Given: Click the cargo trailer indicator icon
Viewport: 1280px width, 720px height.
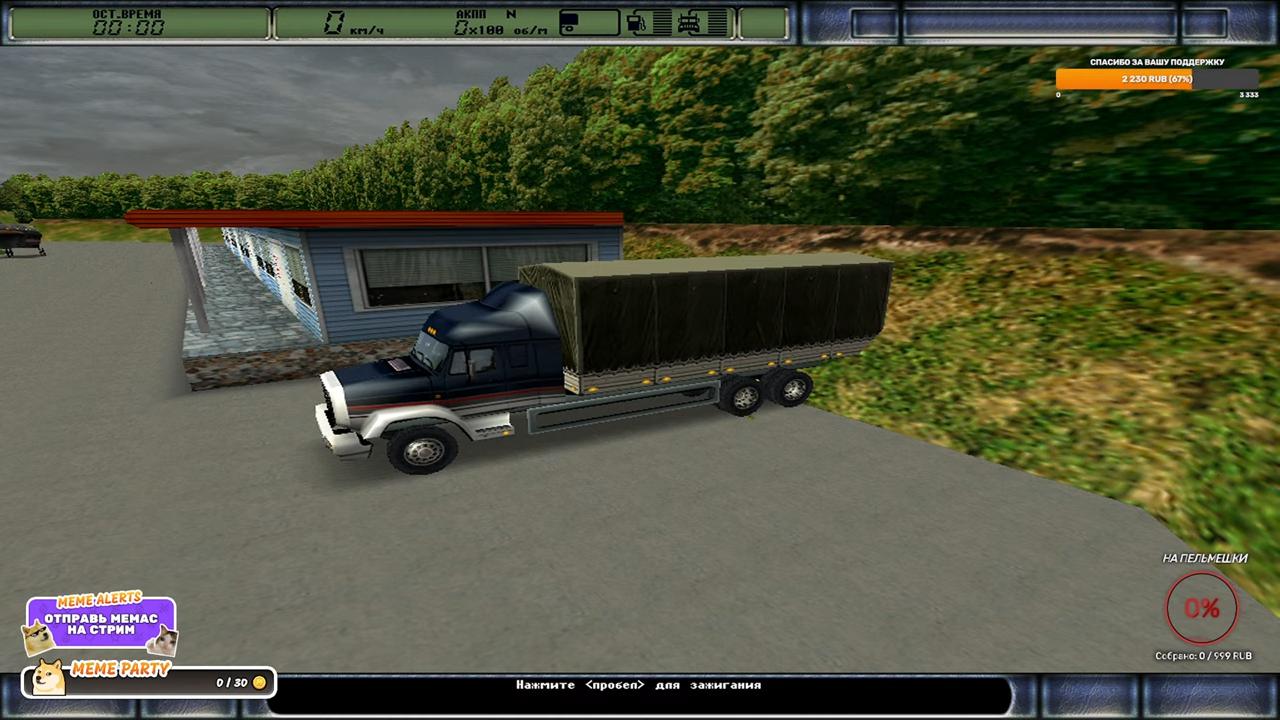Looking at the screenshot, I should coord(570,22).
